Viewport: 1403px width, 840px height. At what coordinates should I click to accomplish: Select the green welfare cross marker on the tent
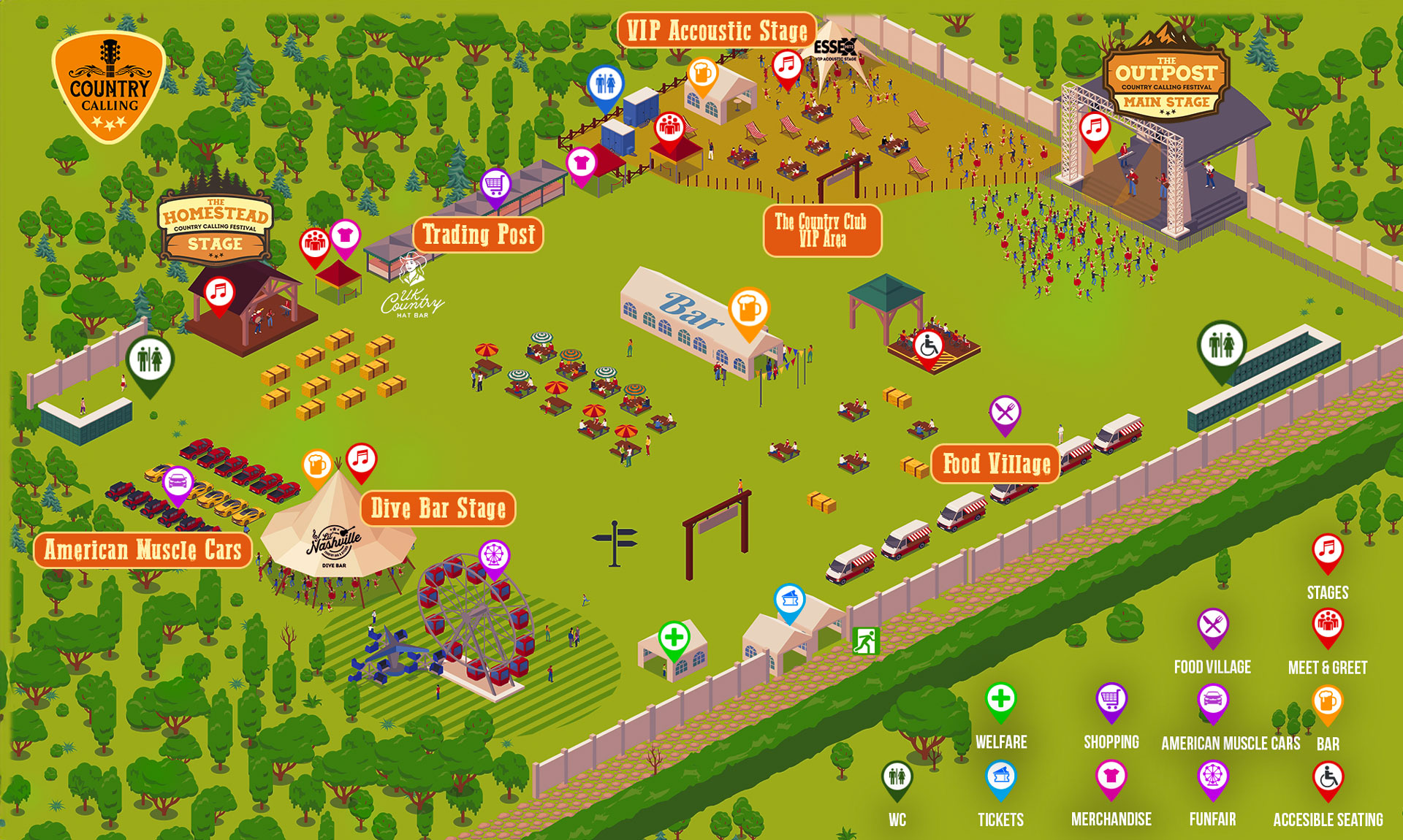674,638
